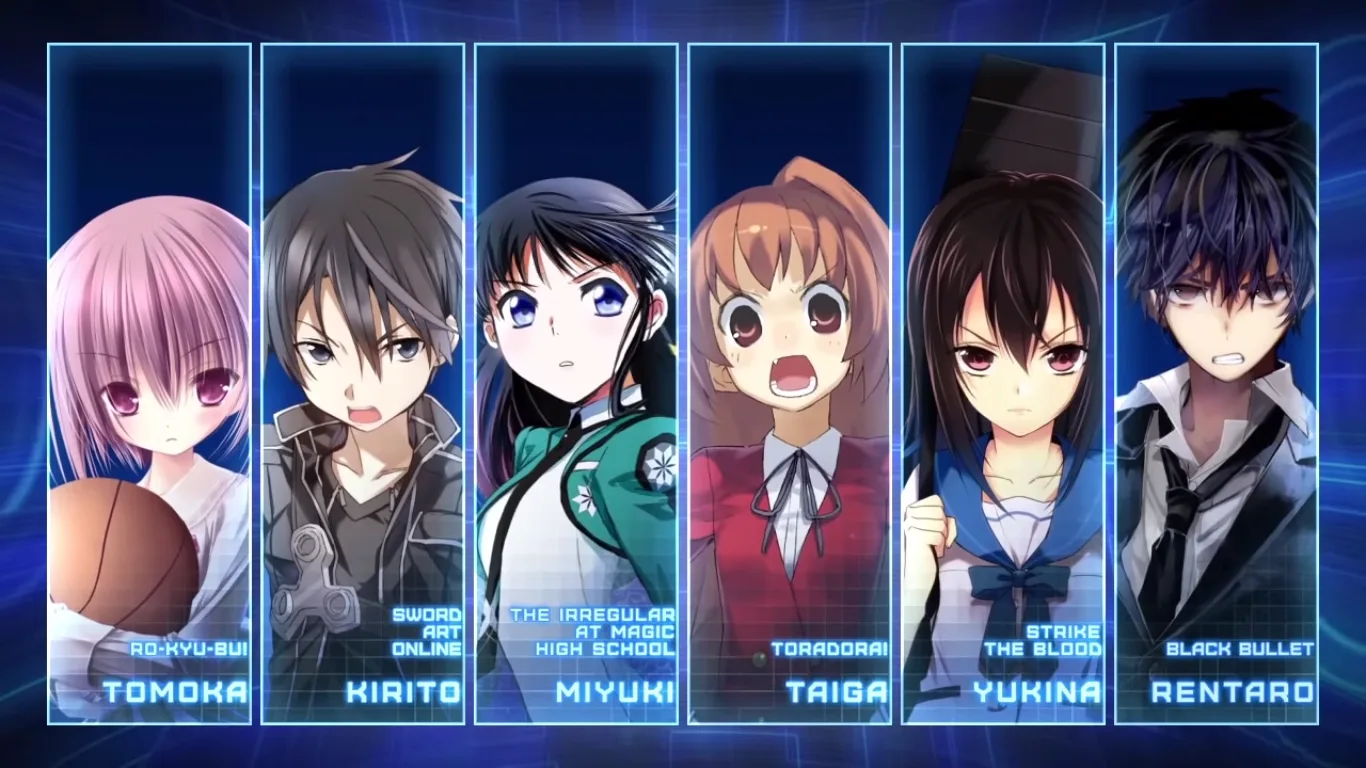Pick Miyuki from Irregular at Magic High School
The width and height of the screenshot is (1366, 768).
click(576, 384)
